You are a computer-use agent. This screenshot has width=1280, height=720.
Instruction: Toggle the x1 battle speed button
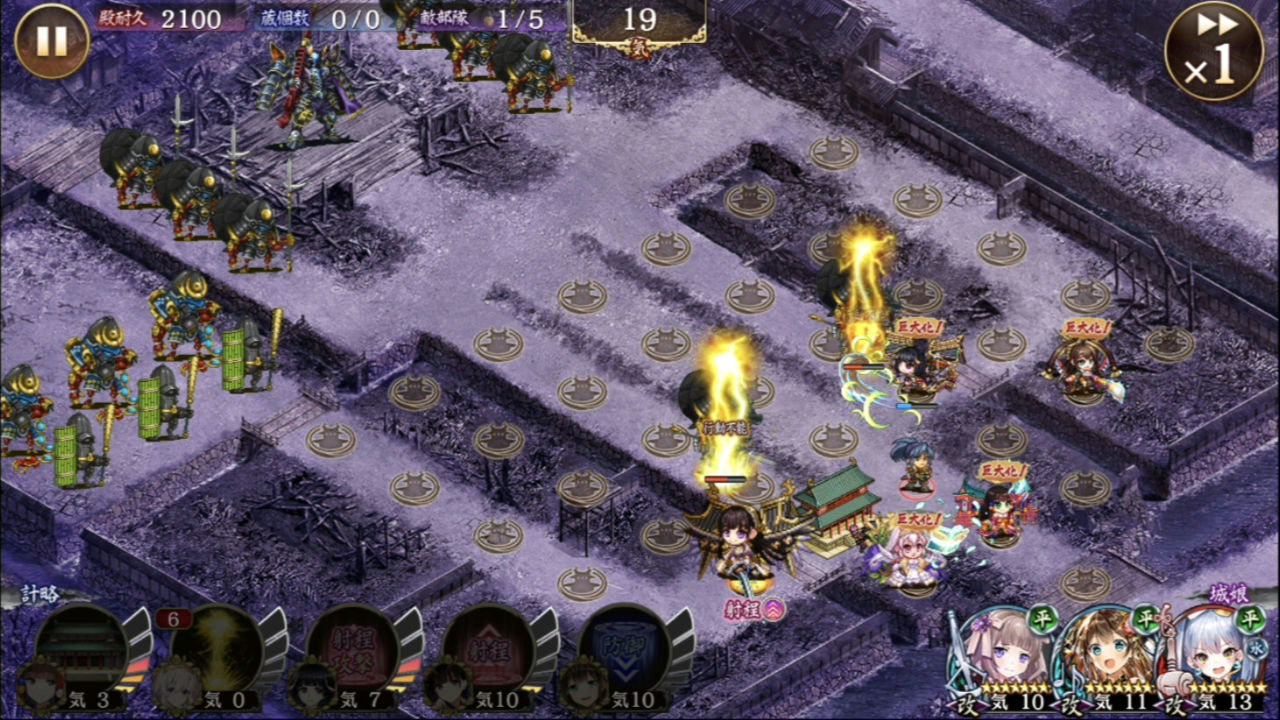(1213, 50)
